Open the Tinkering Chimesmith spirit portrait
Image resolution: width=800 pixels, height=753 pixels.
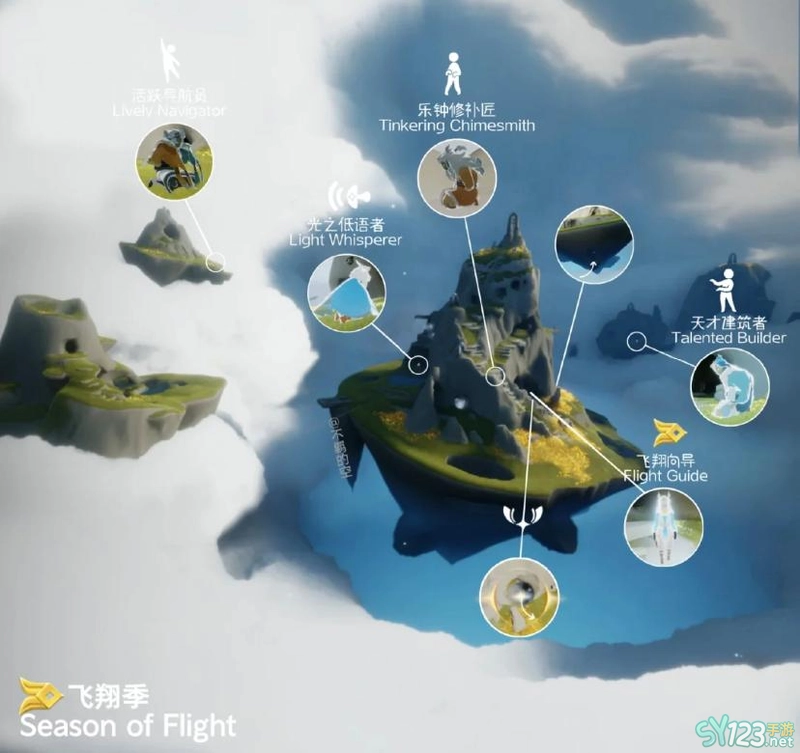pyautogui.click(x=457, y=179)
